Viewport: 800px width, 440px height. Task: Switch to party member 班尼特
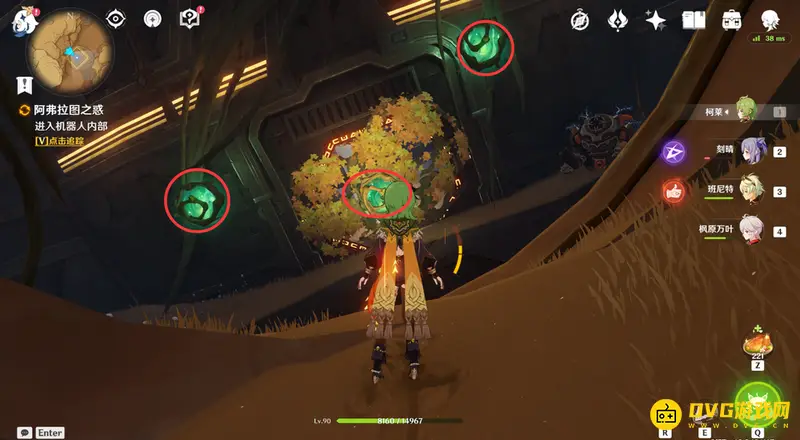click(752, 190)
